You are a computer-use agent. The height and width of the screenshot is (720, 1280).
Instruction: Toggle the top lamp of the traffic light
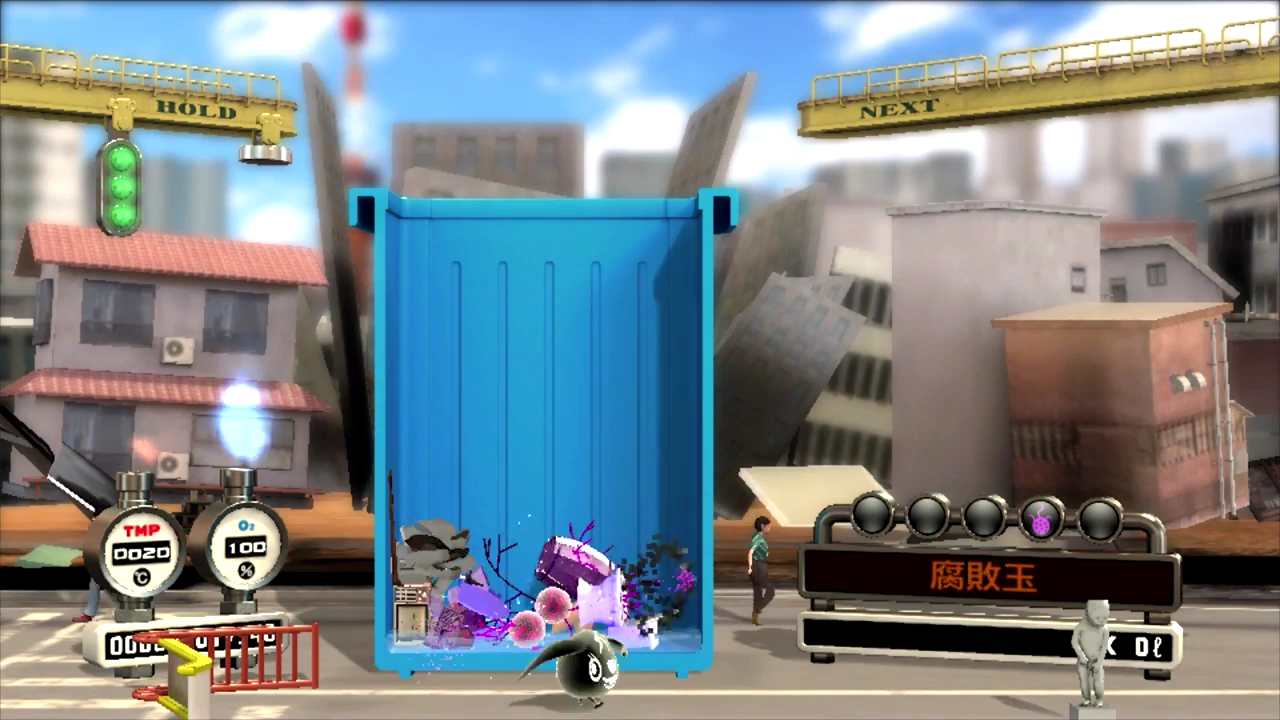click(x=122, y=158)
